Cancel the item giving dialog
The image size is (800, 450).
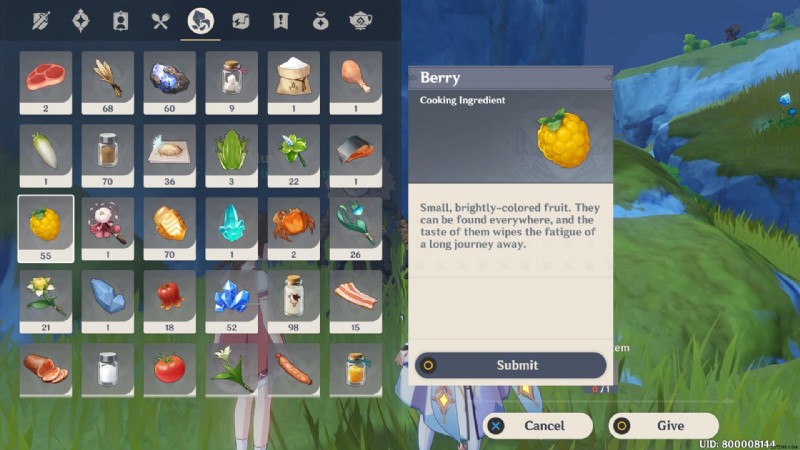click(537, 425)
